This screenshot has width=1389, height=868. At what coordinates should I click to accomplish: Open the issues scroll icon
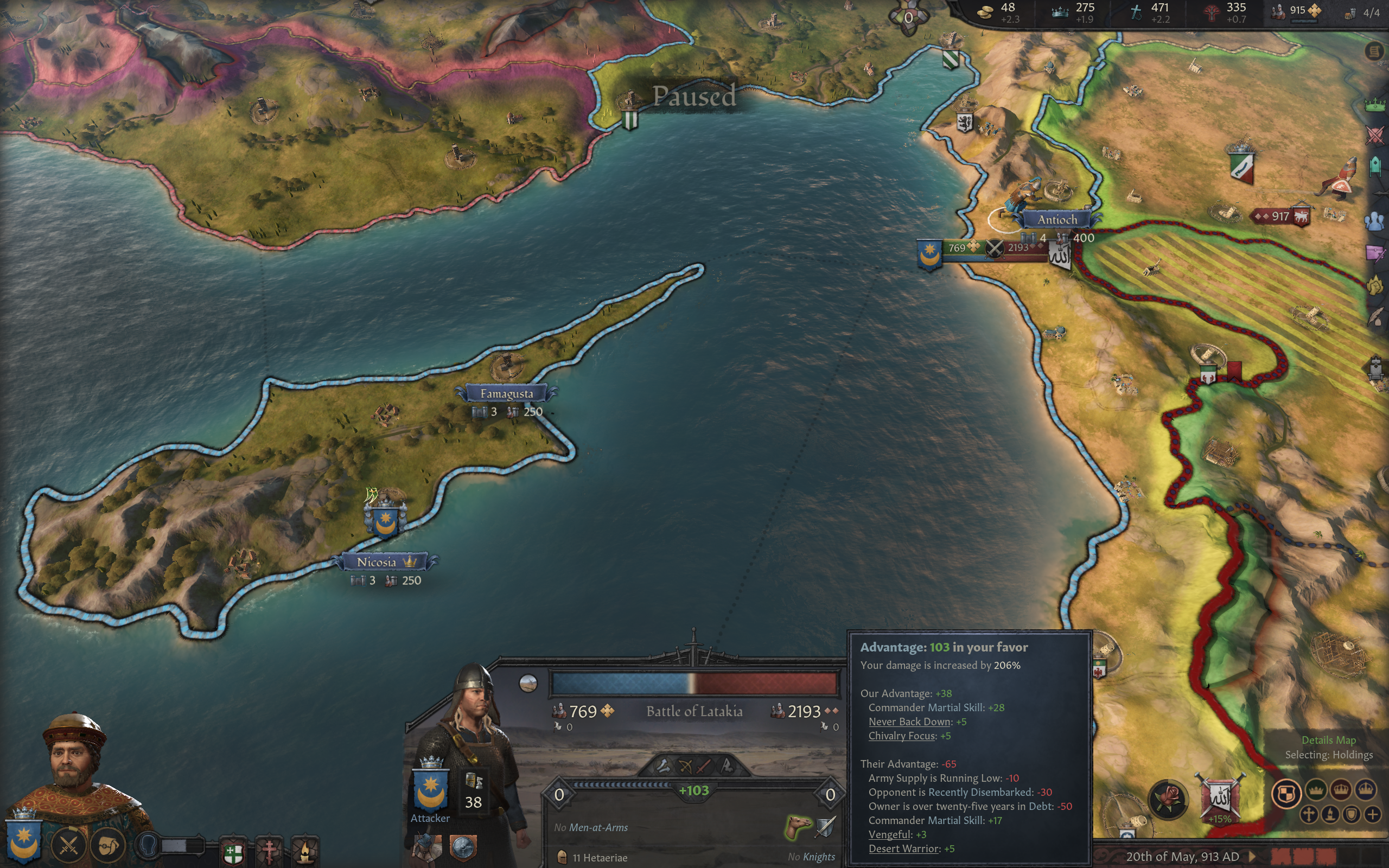(1373, 52)
